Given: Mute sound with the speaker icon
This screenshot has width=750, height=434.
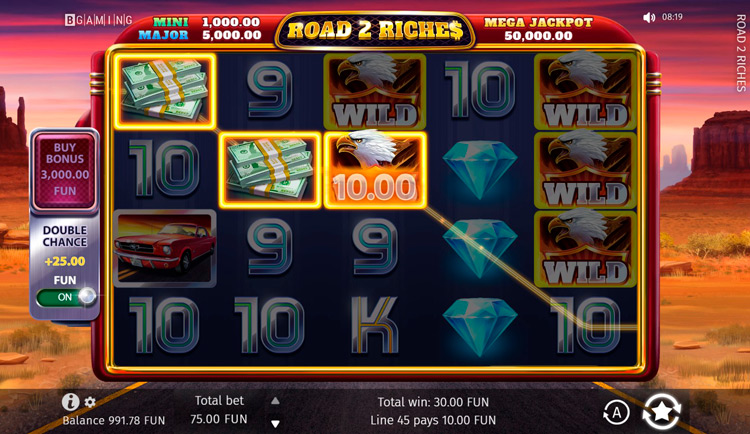Looking at the screenshot, I should 649,17.
